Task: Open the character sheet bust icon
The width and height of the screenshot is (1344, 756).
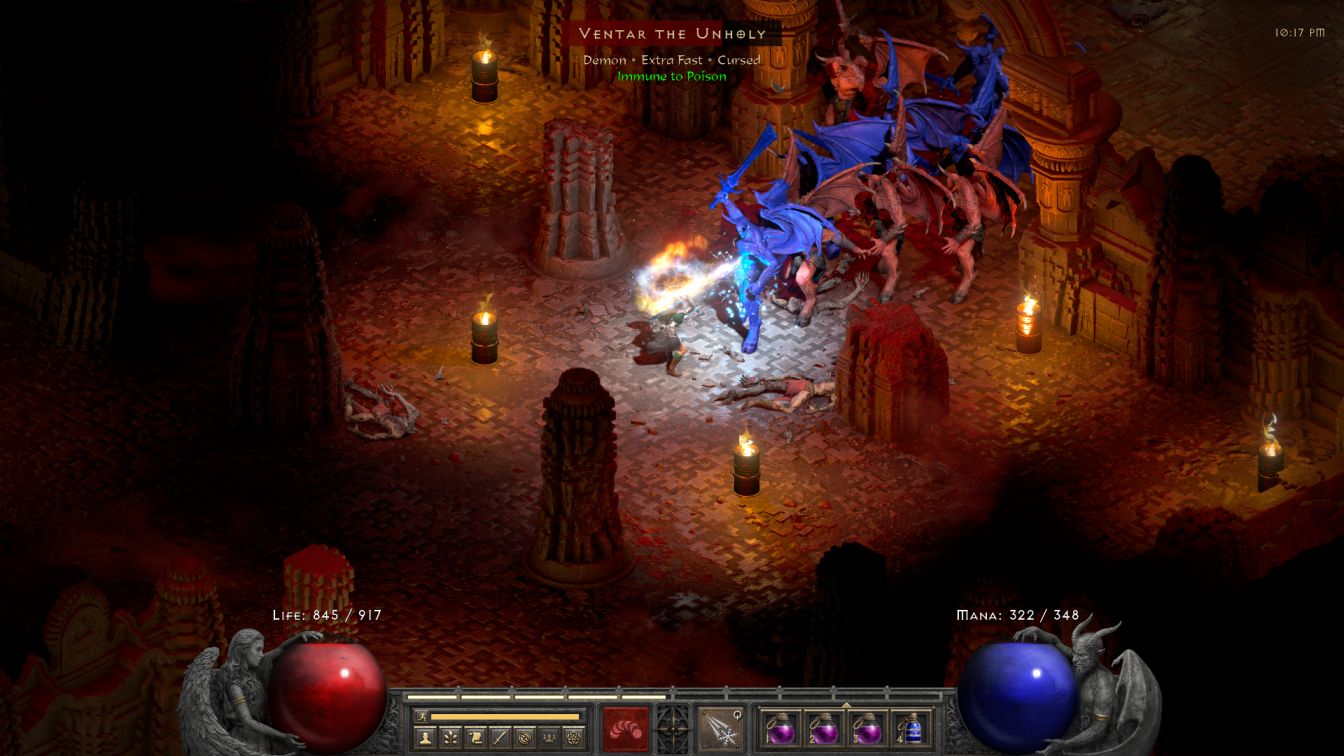Action: (426, 738)
